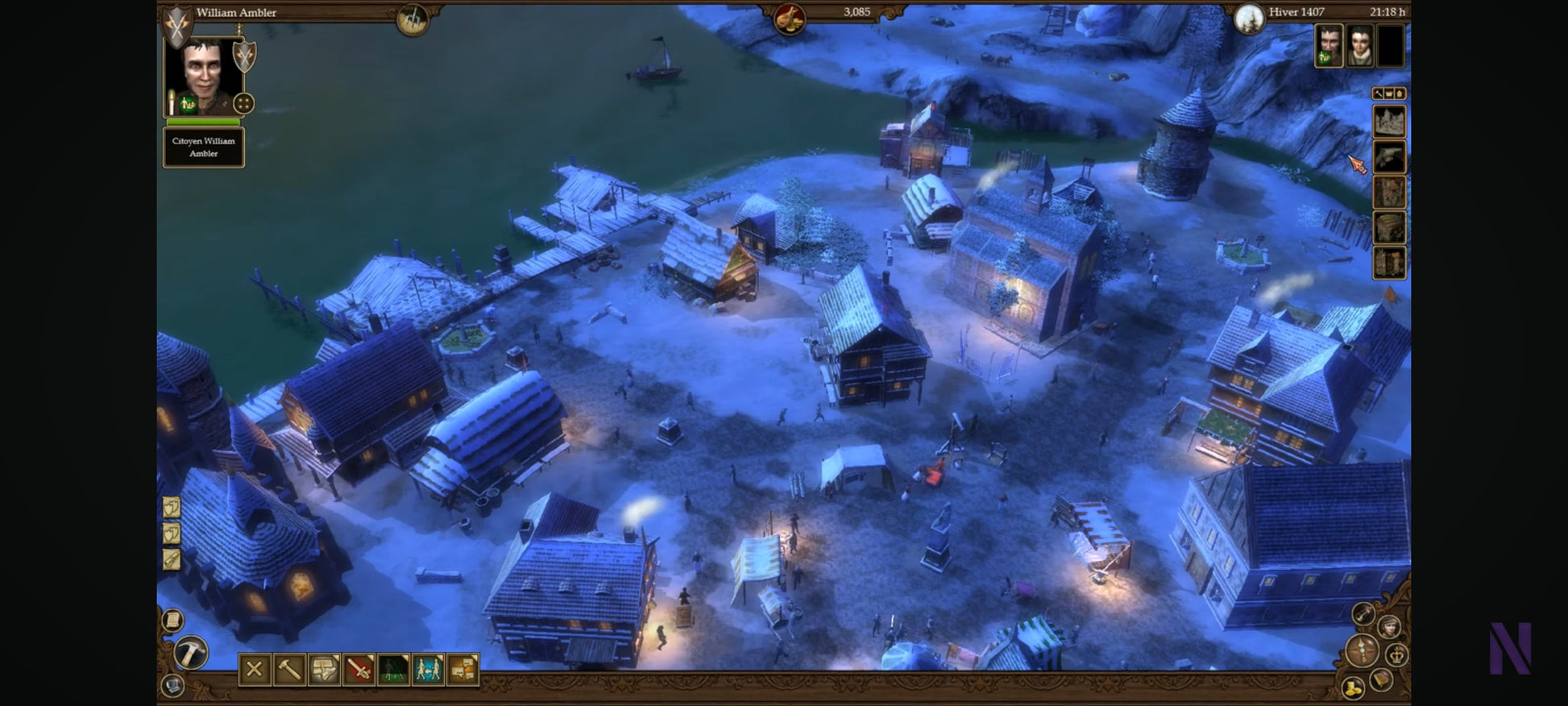Open the computer system menu button
Screen dimensions: 1568x706
pos(172,685)
